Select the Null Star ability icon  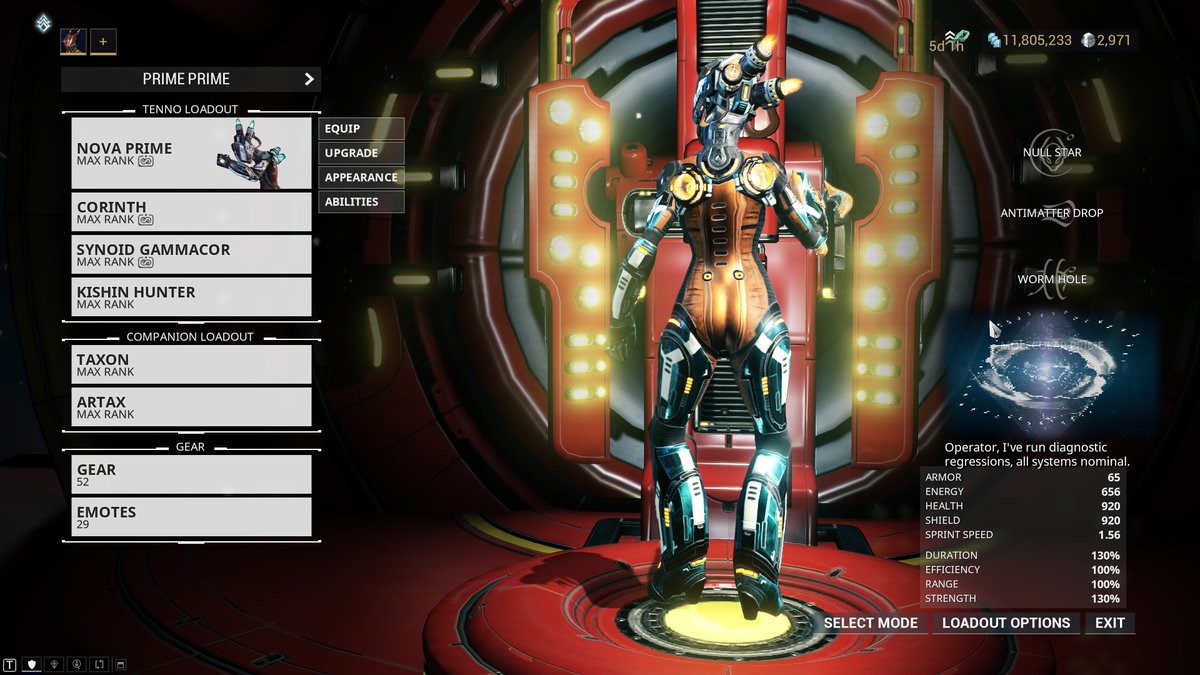pyautogui.click(x=1050, y=141)
